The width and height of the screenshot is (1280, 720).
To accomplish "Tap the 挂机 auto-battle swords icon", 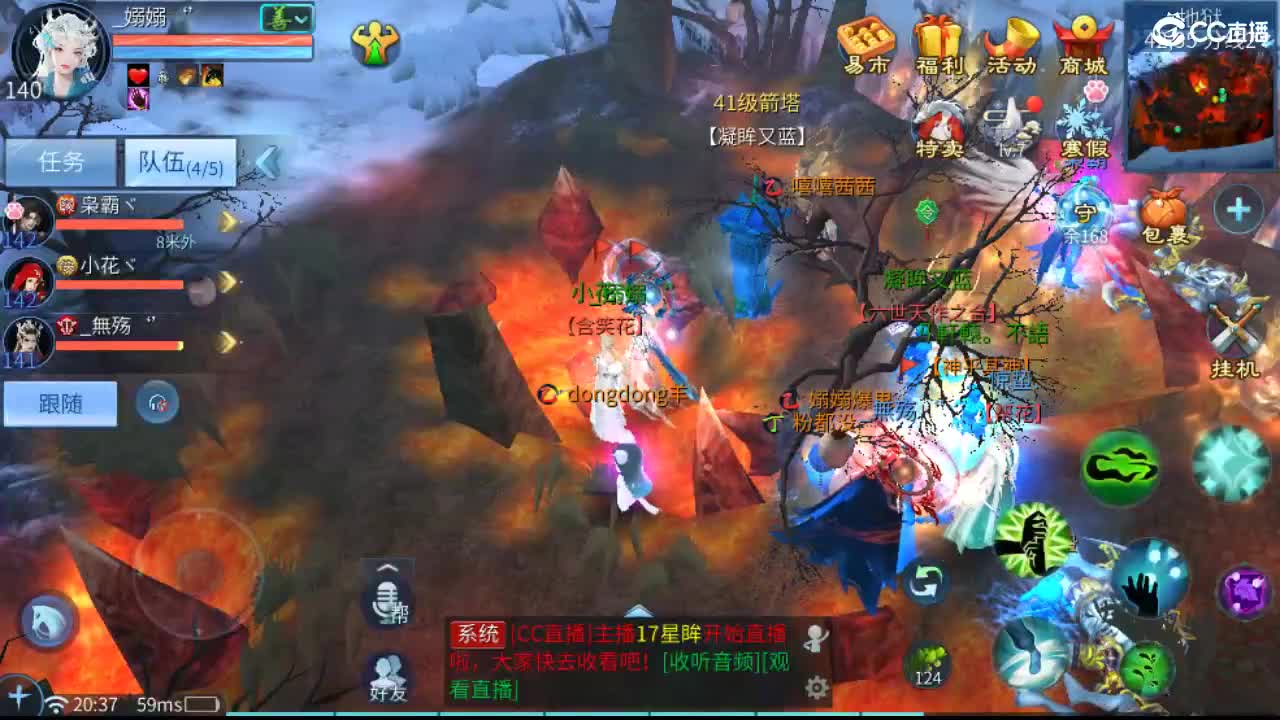I will click(1236, 330).
